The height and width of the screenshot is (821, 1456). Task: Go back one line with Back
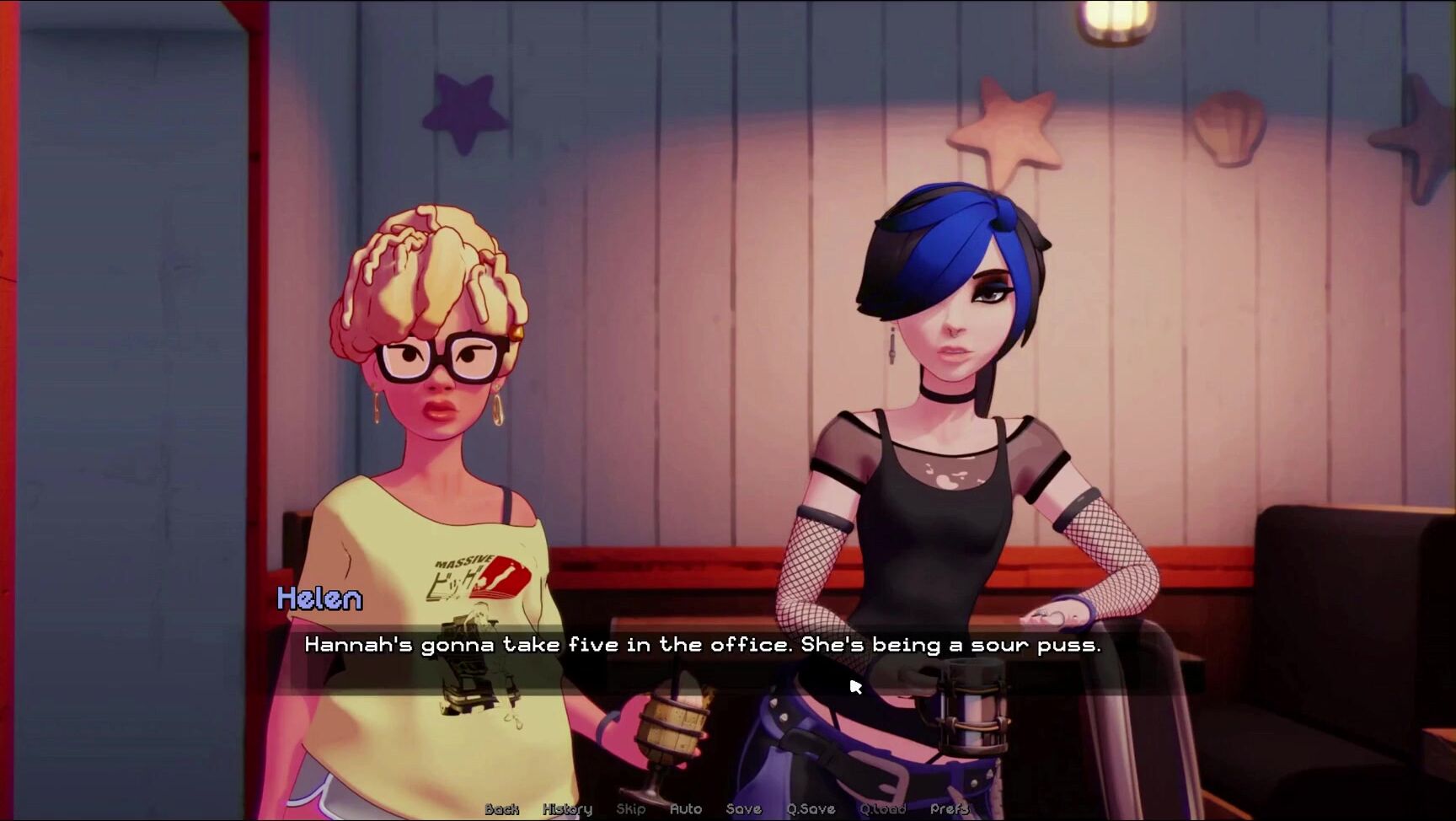[501, 809]
